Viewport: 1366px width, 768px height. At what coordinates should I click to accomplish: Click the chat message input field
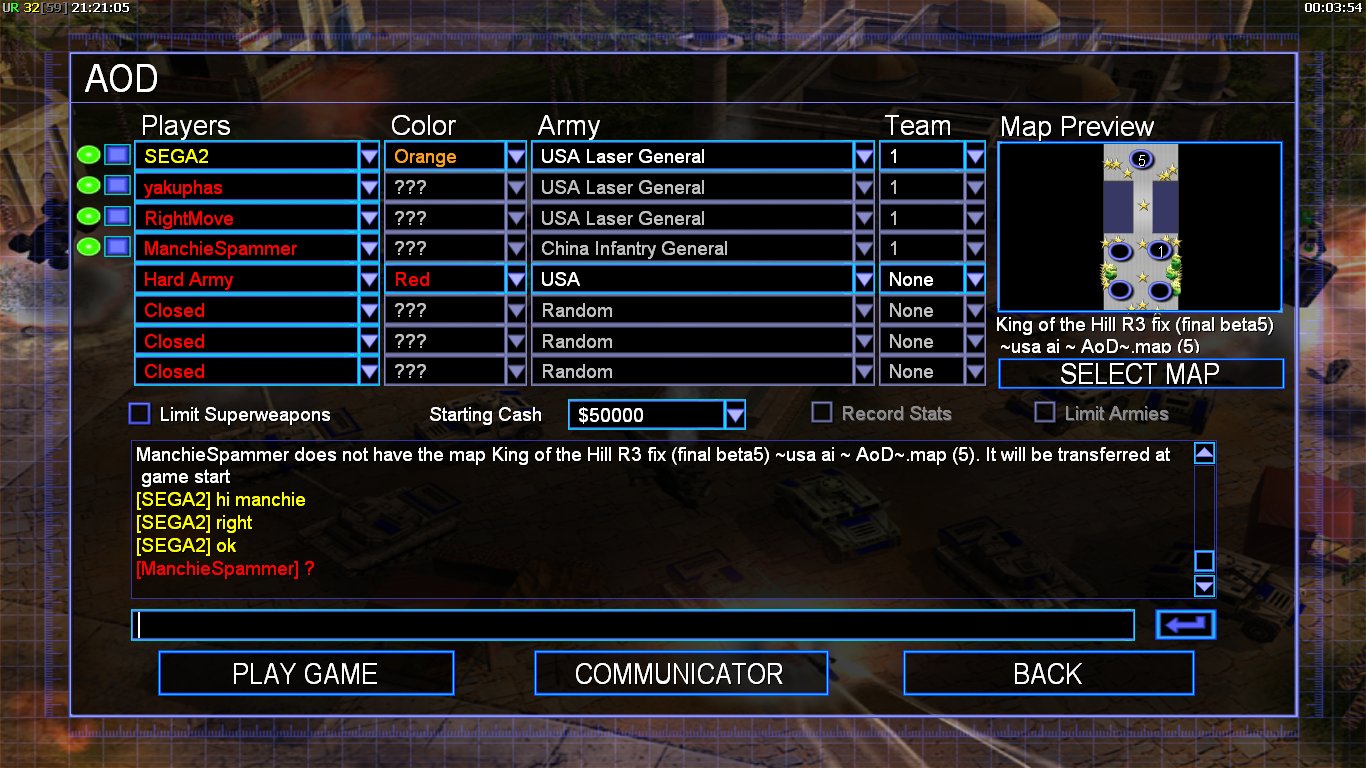[x=632, y=625]
